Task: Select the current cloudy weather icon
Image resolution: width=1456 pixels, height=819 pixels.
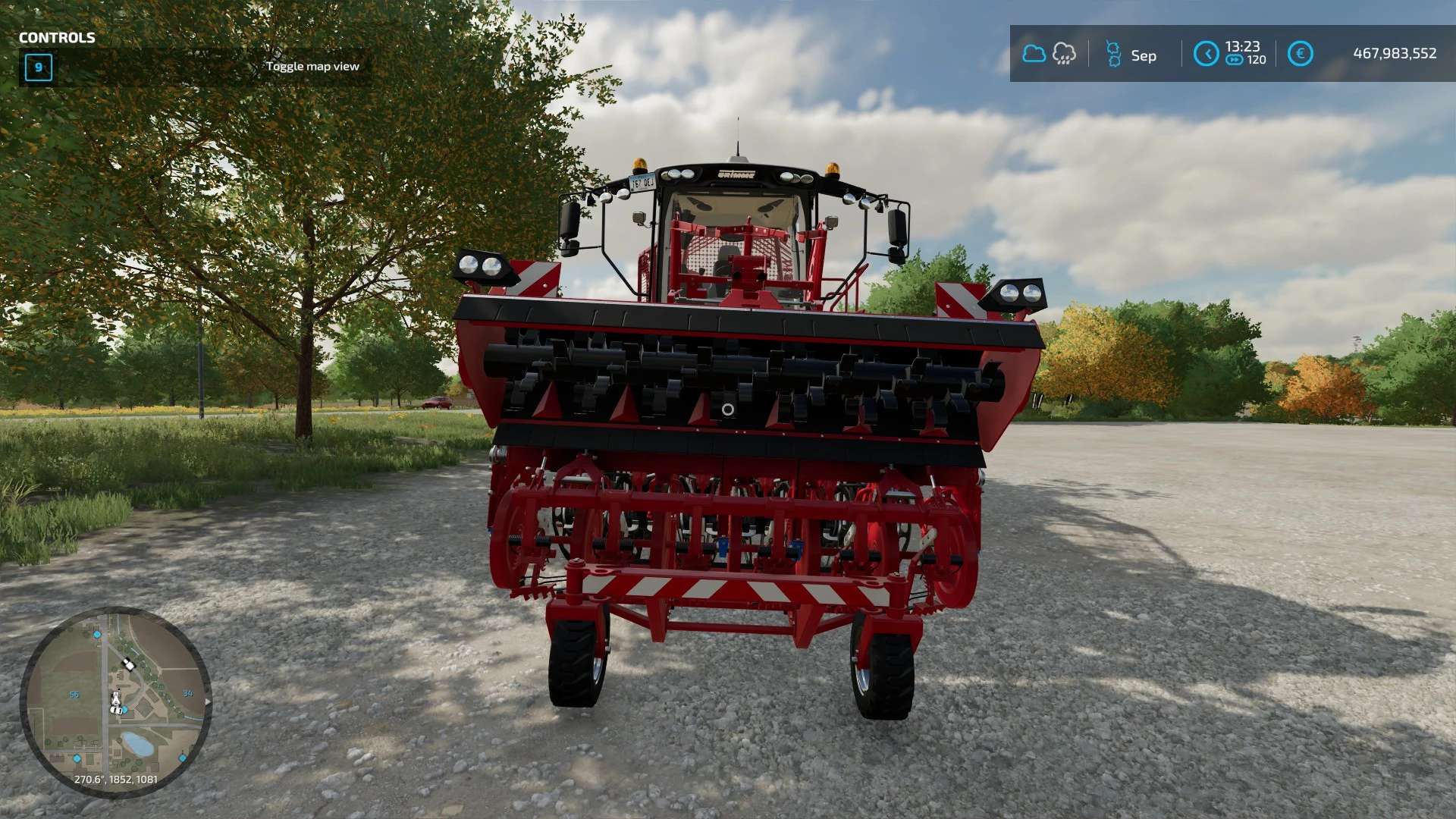Action: pos(1034,54)
